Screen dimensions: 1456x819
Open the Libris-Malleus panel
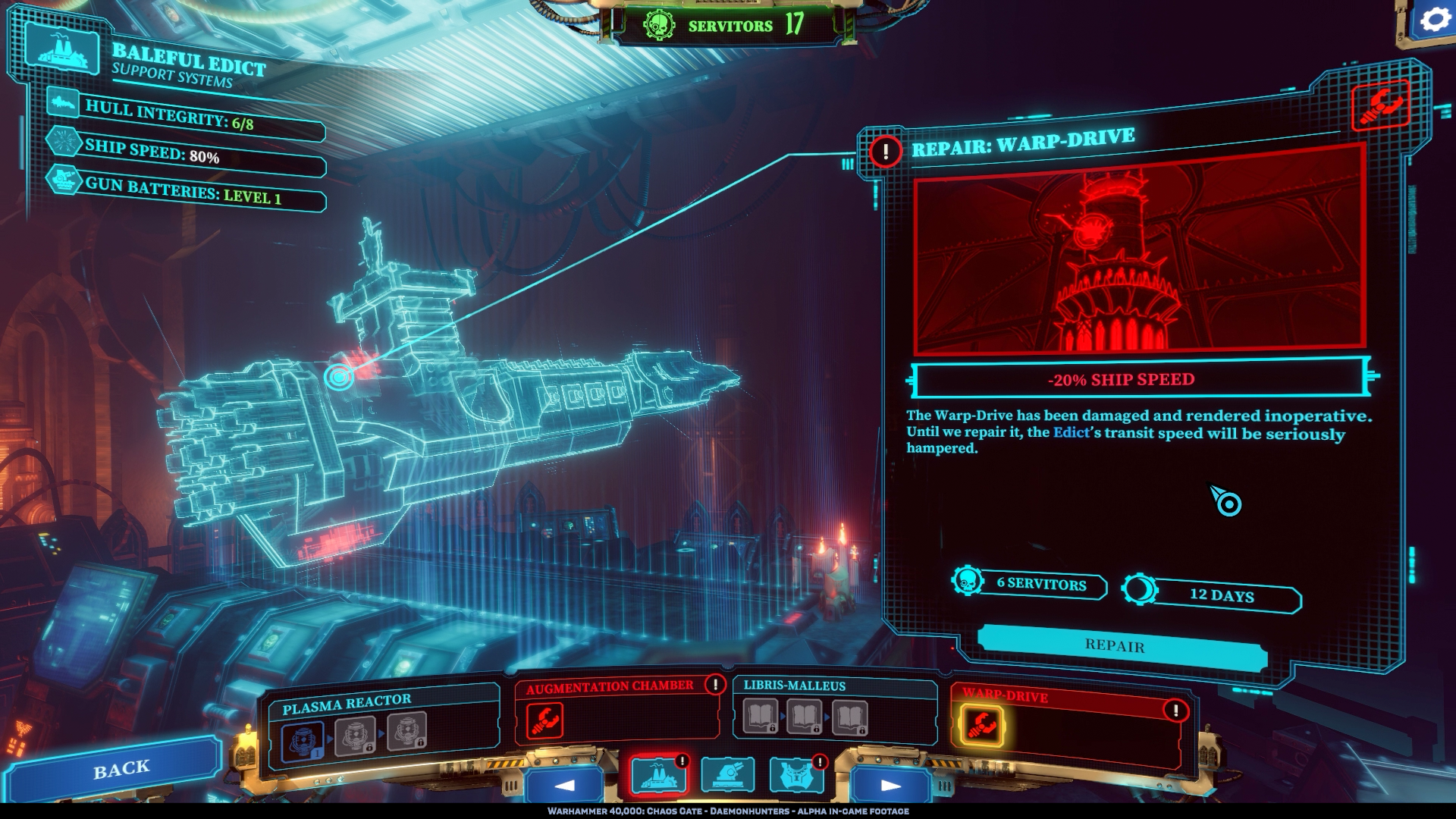[x=795, y=686]
